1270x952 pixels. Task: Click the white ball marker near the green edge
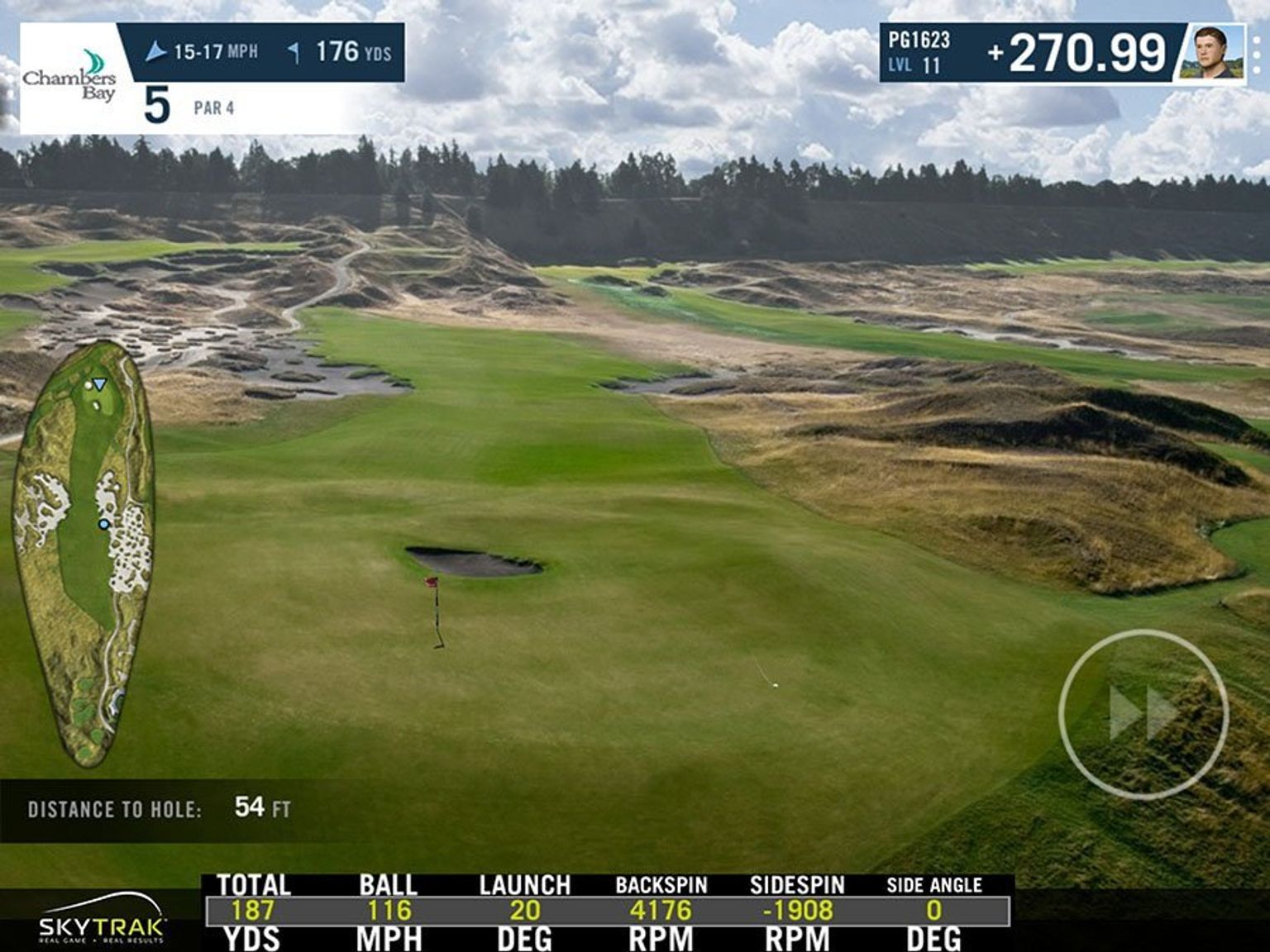coord(774,683)
